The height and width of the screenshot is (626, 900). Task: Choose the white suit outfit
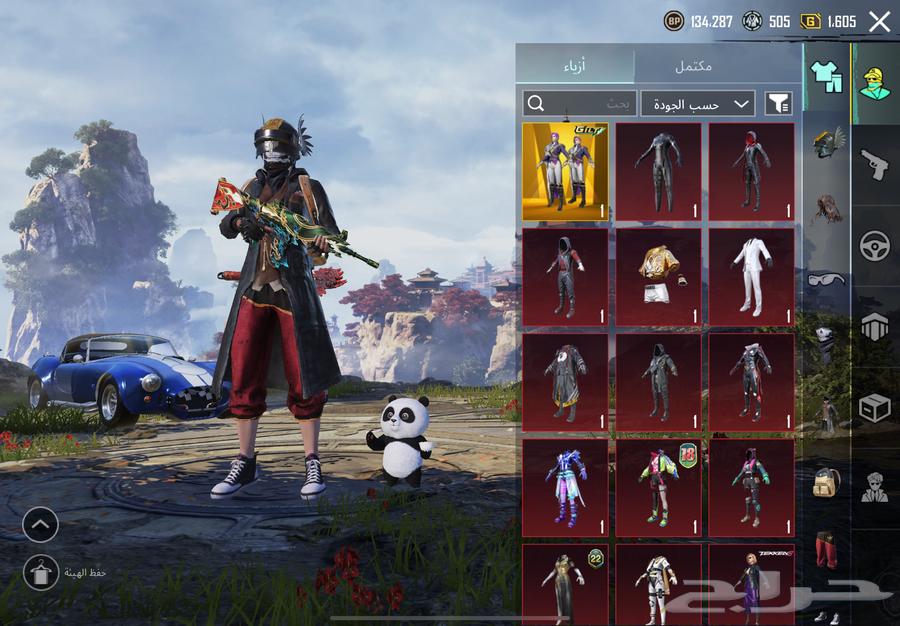pos(752,276)
